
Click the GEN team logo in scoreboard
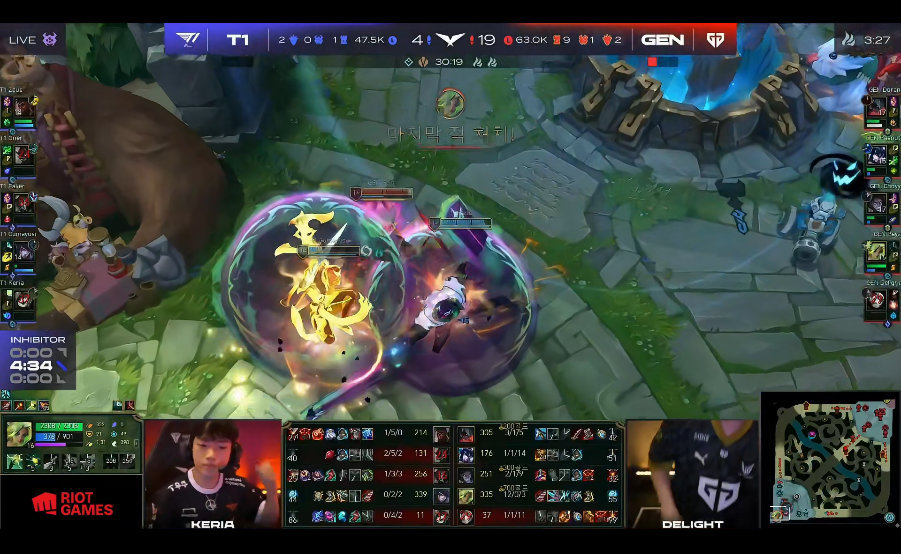coord(715,40)
